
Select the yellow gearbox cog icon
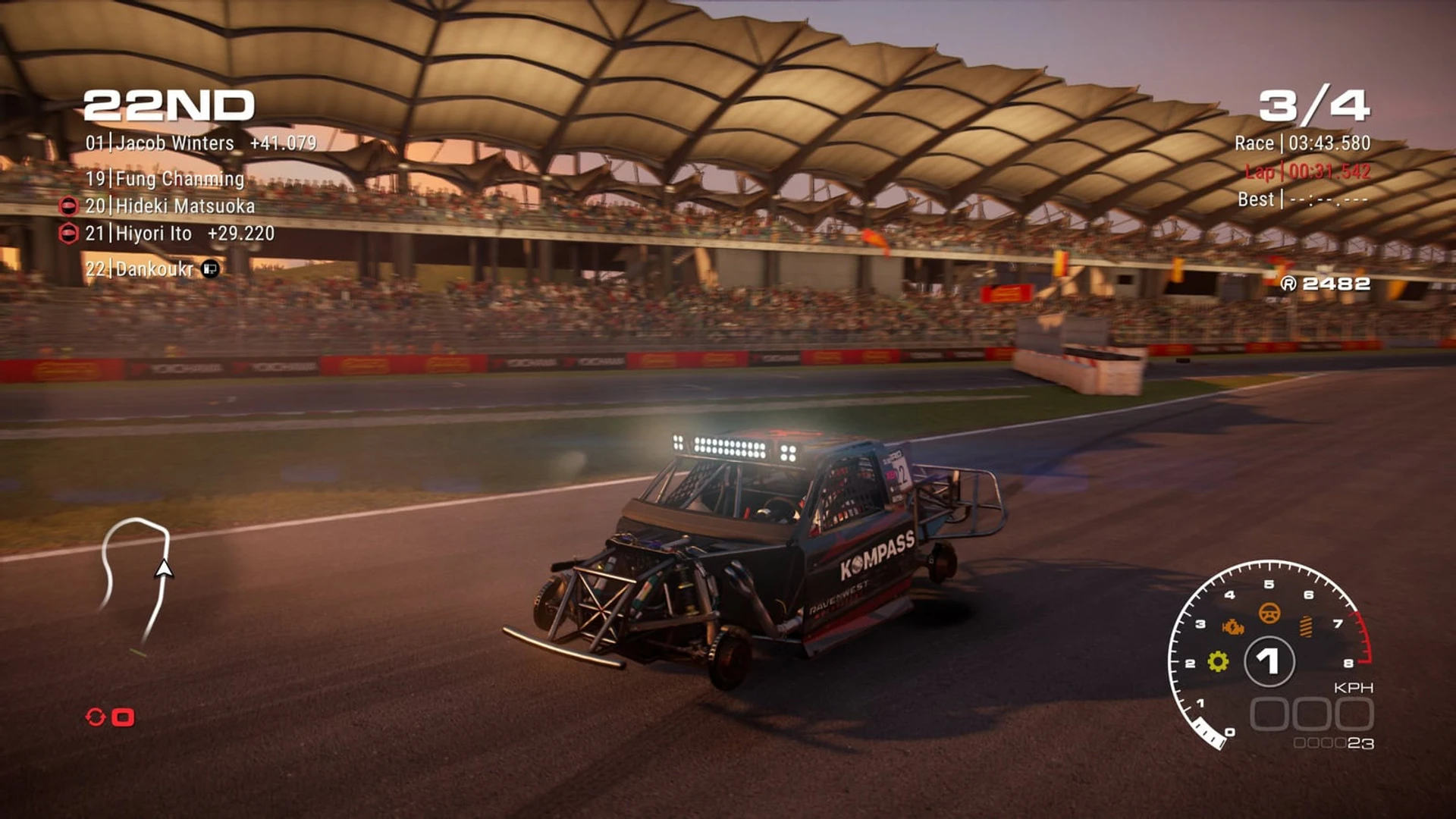pyautogui.click(x=1218, y=661)
